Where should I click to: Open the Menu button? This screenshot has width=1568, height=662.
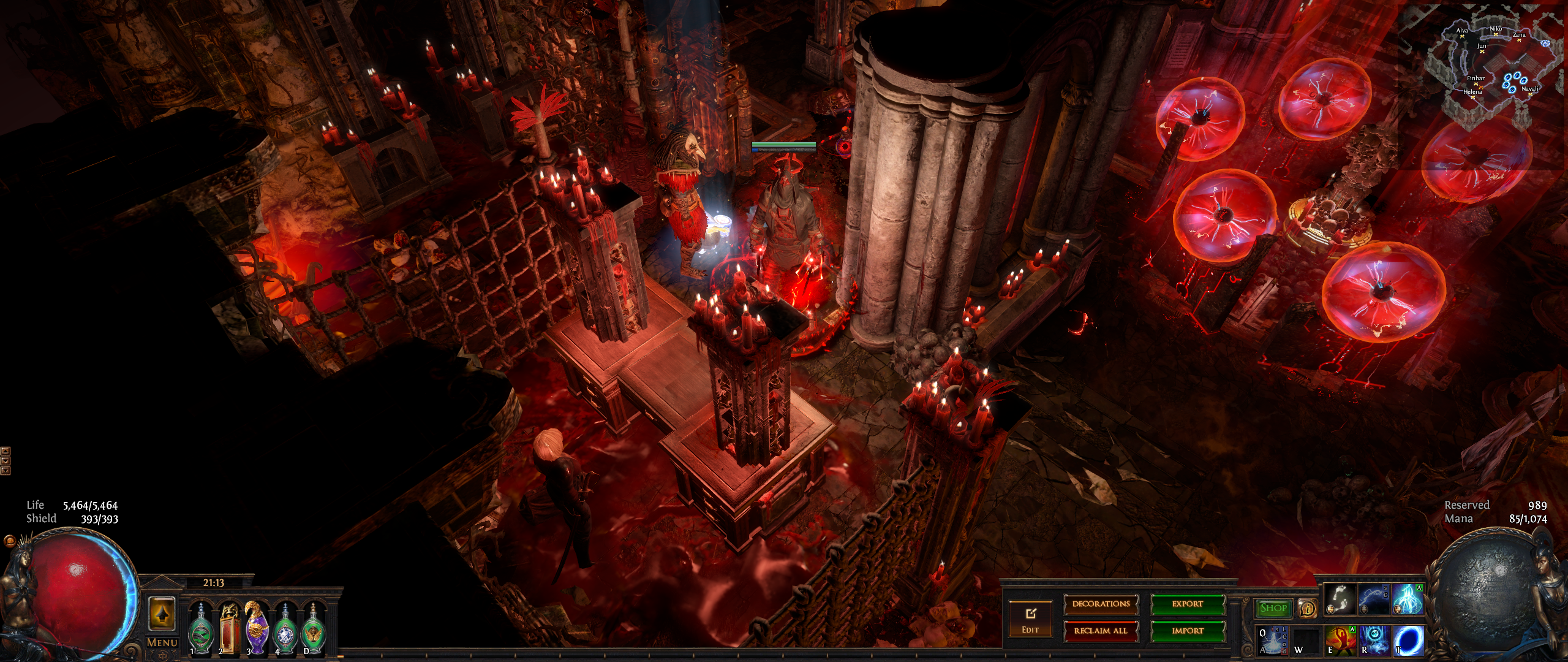[x=162, y=643]
